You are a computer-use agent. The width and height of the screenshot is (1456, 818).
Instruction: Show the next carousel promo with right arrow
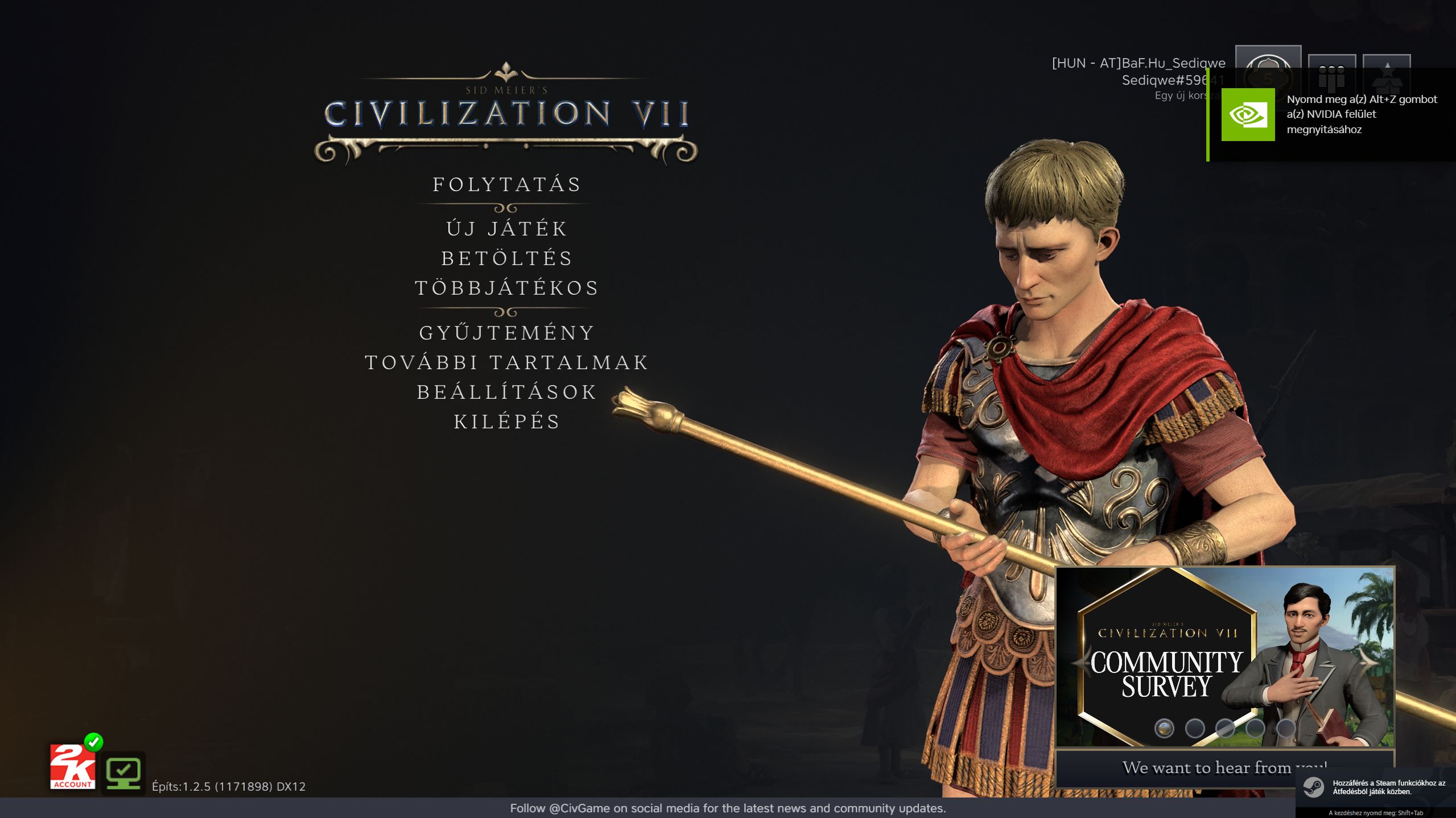tap(1370, 662)
